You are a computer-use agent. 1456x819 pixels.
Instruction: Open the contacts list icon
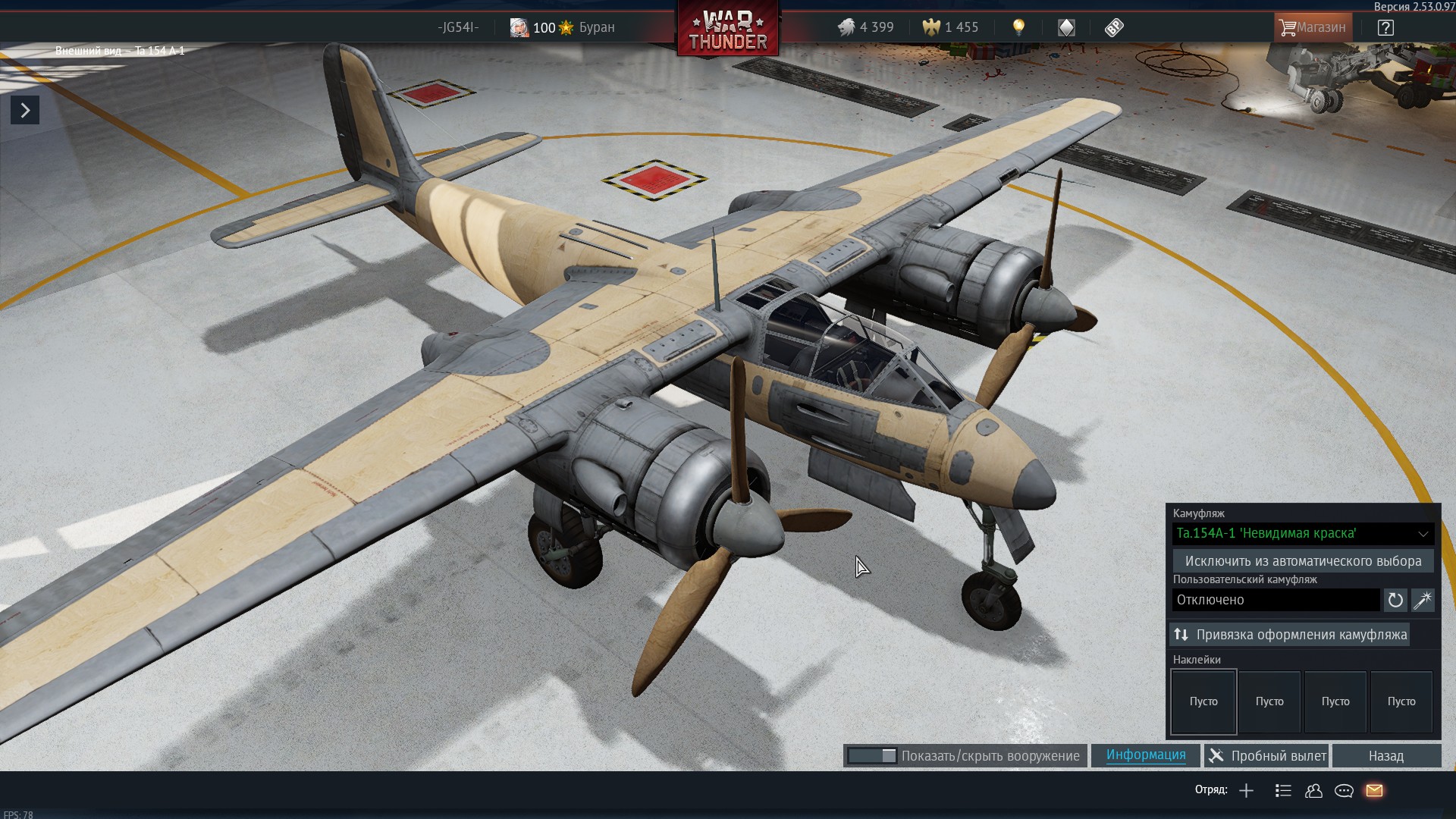[1313, 791]
